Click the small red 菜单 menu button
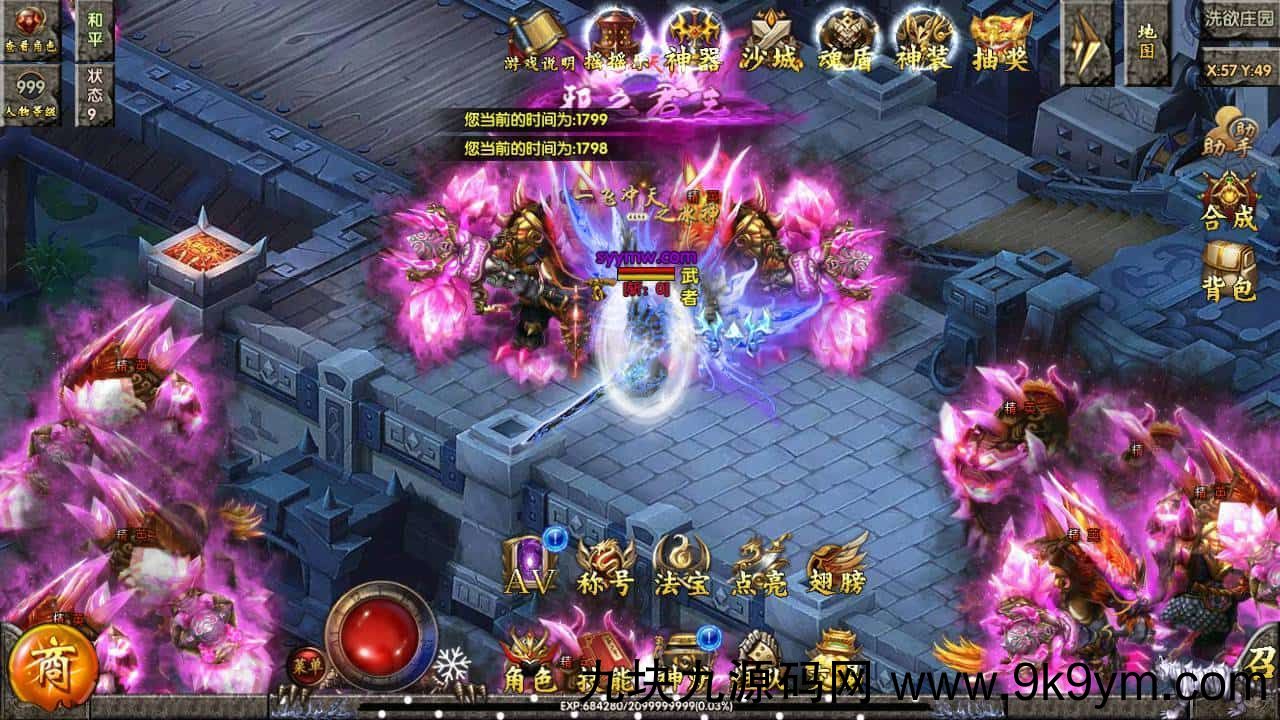 [x=301, y=662]
